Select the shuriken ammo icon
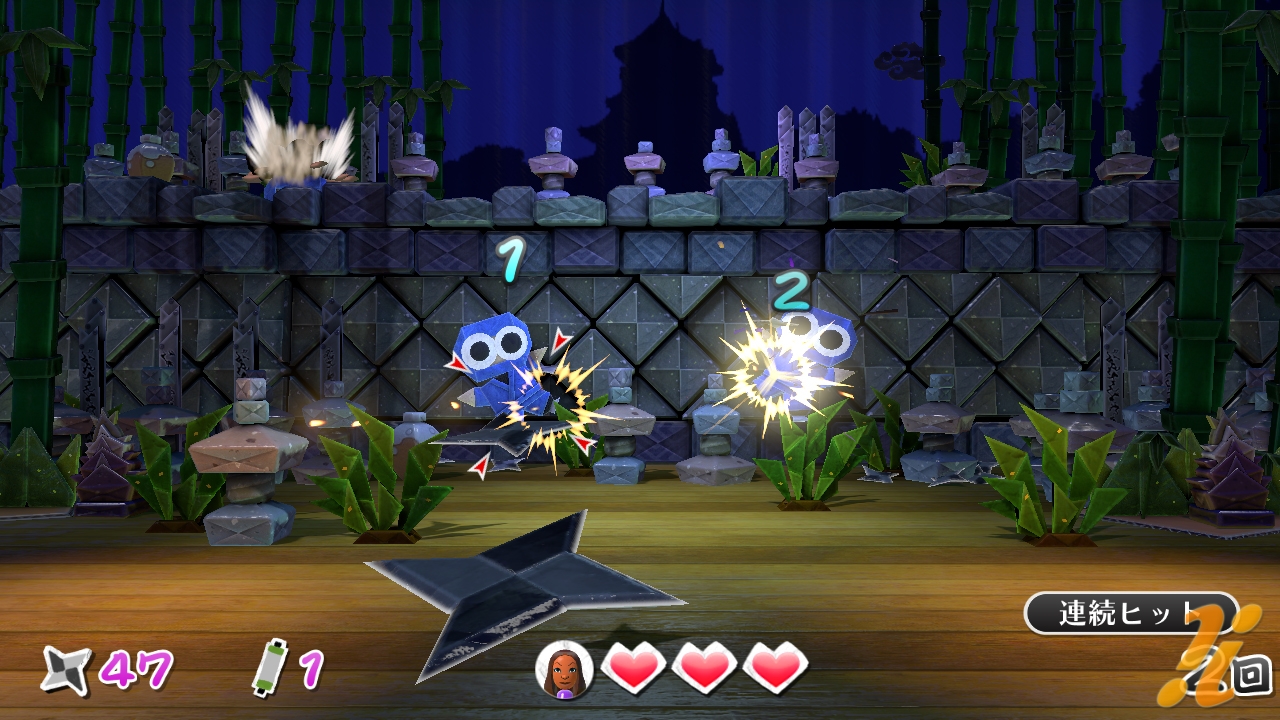Viewport: 1280px width, 720px height. point(66,669)
